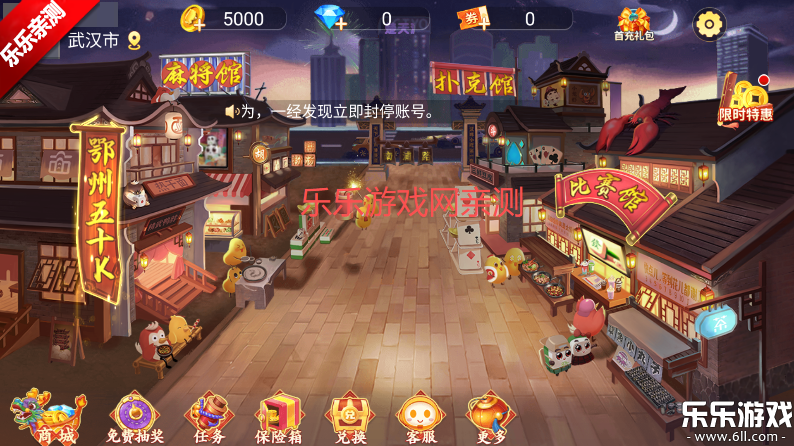794x446 pixels.
Task: Add gold coins with the coin plus icon
Action: coord(196,19)
